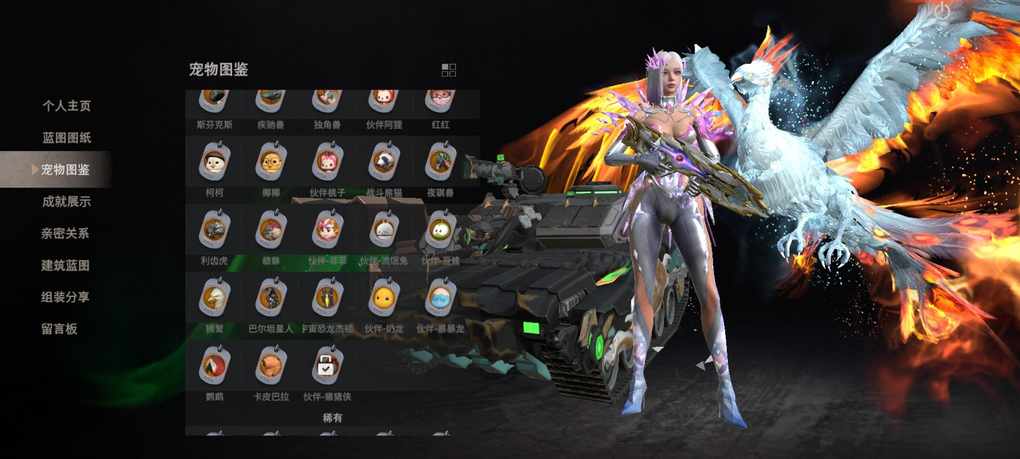Viewport: 1020px width, 459px height.
Task: Open the 留言板 message board
Action: point(59,329)
